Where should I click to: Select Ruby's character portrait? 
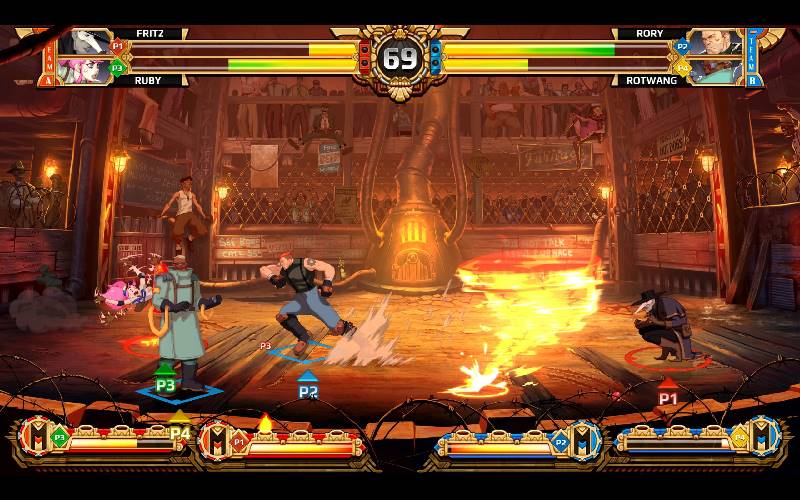[x=83, y=70]
